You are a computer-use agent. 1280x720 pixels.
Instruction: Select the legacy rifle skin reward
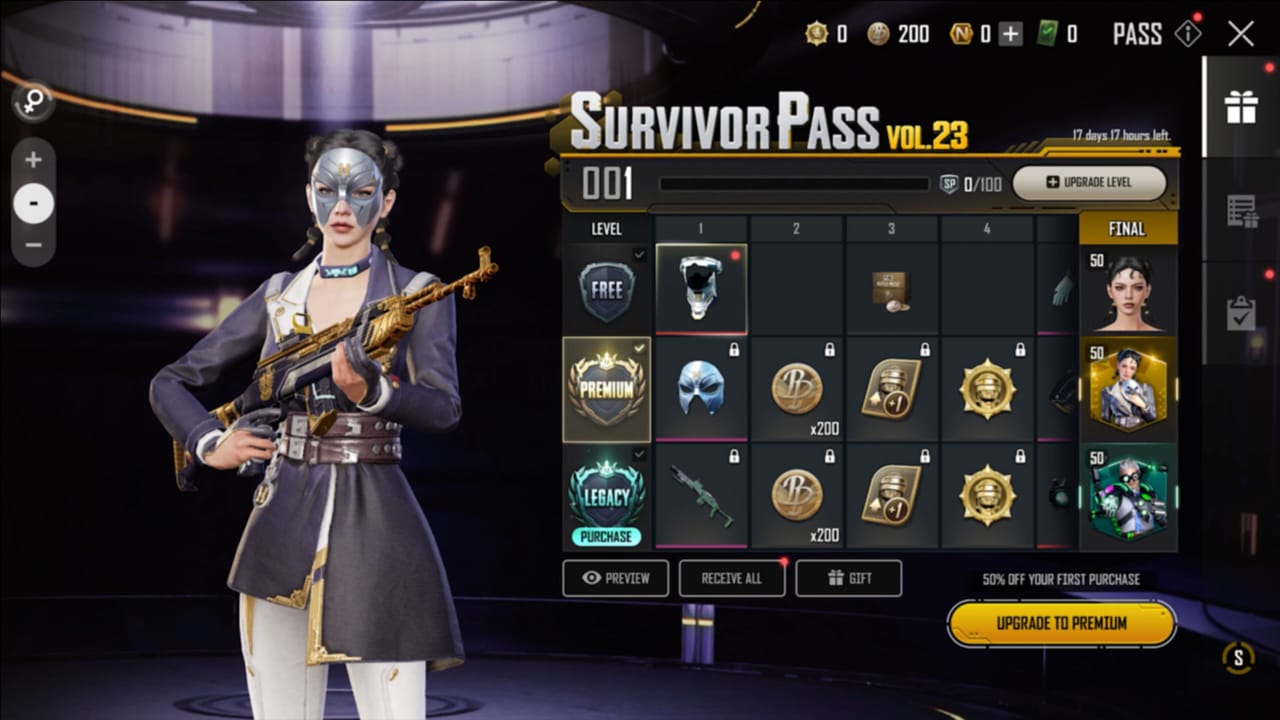pyautogui.click(x=700, y=495)
